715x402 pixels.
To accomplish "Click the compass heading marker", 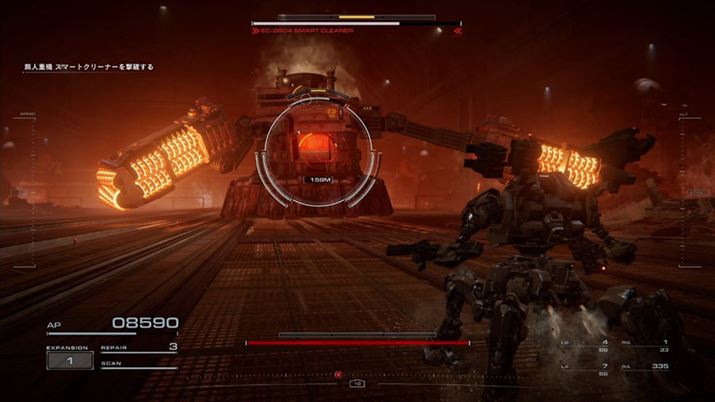I will tap(357, 383).
